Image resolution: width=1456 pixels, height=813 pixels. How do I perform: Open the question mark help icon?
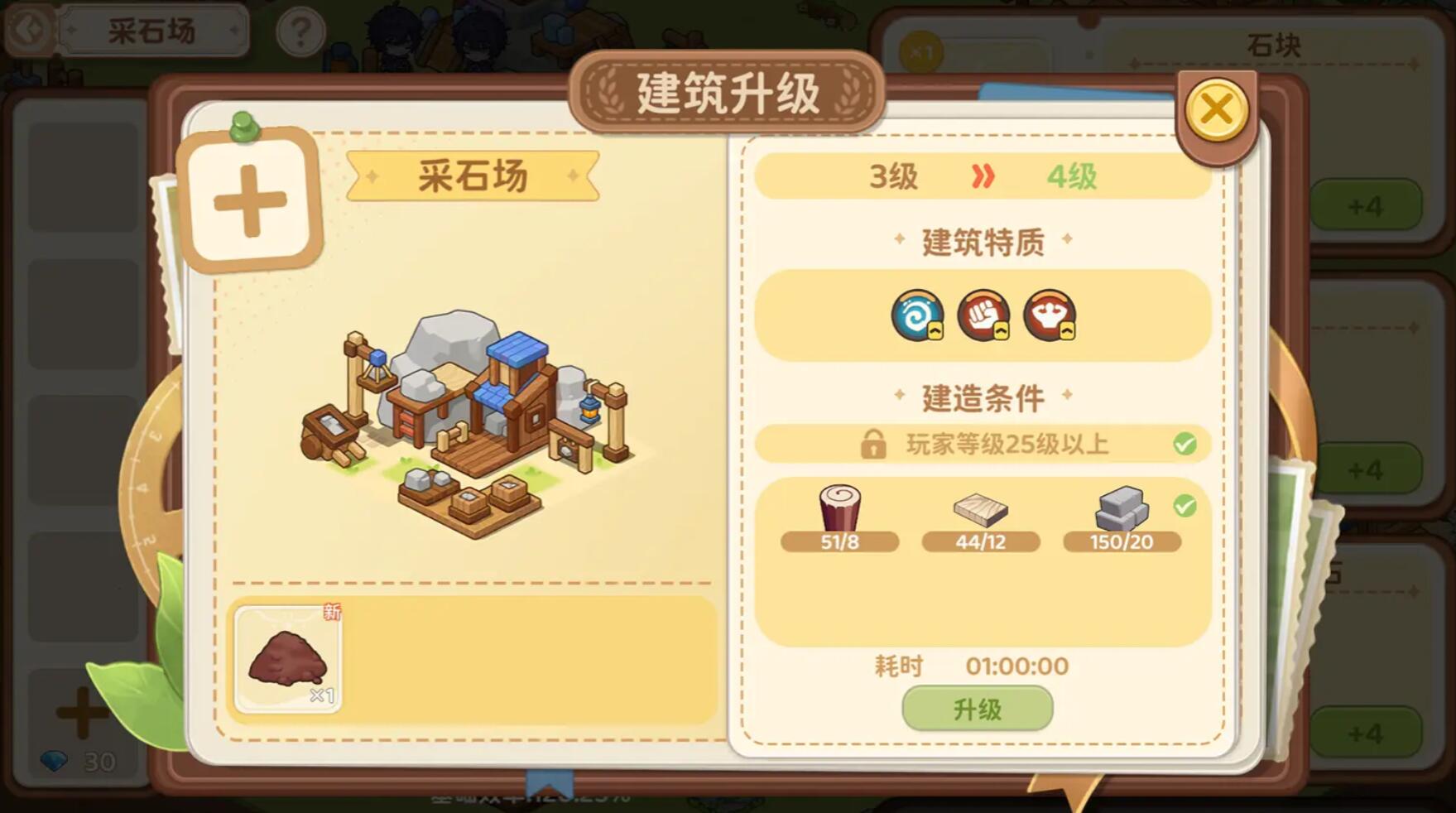tap(300, 31)
